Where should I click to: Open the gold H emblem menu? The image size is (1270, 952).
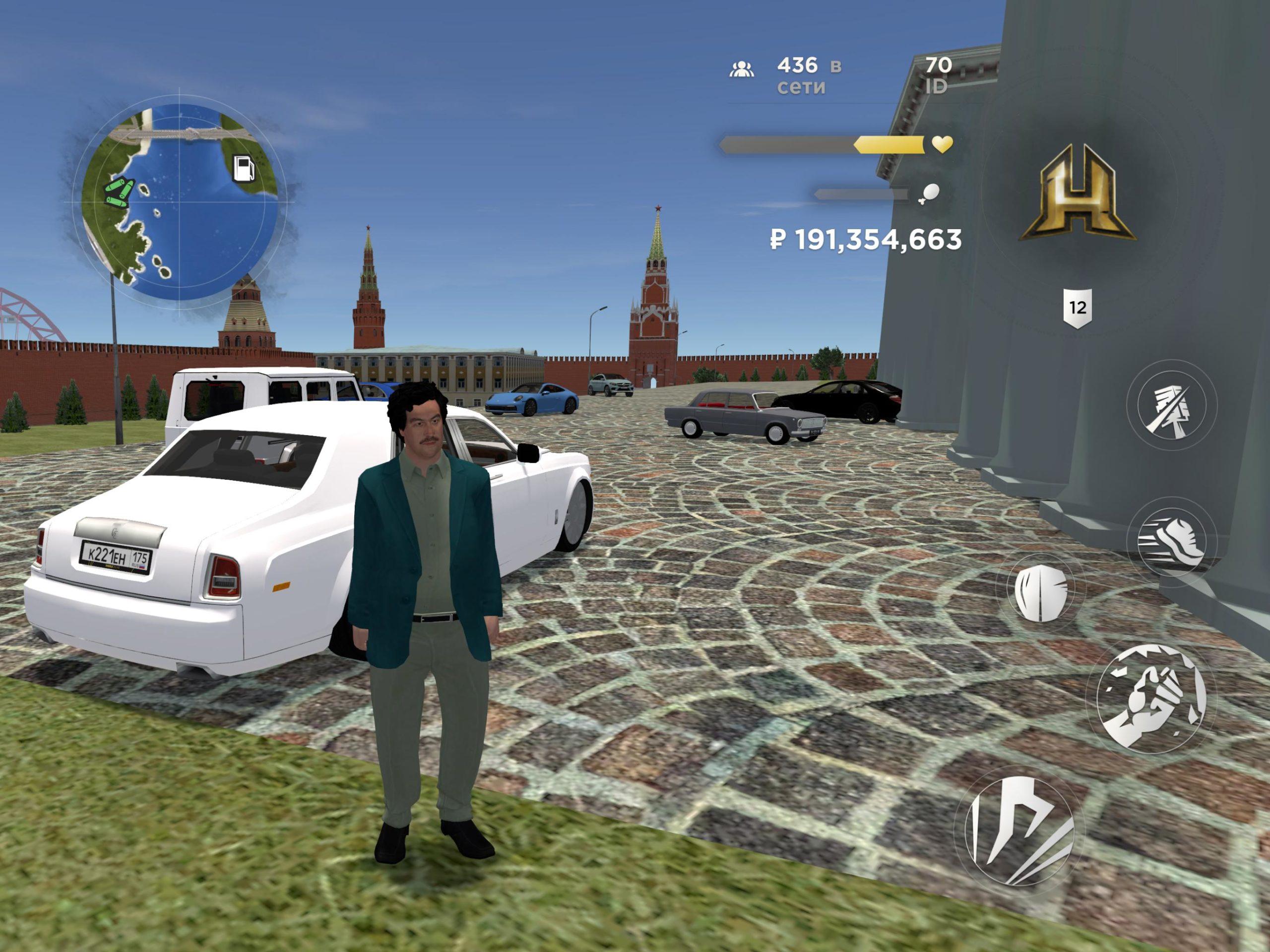[x=1077, y=193]
